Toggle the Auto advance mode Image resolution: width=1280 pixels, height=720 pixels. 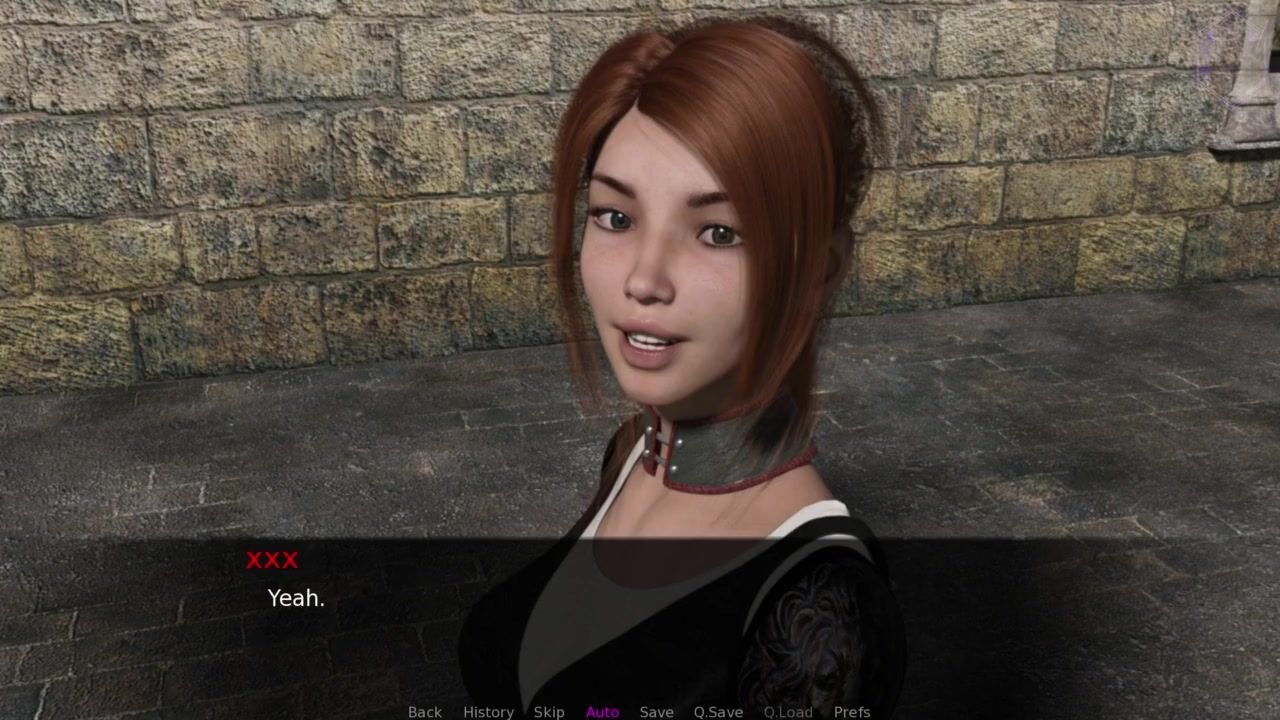point(602,711)
